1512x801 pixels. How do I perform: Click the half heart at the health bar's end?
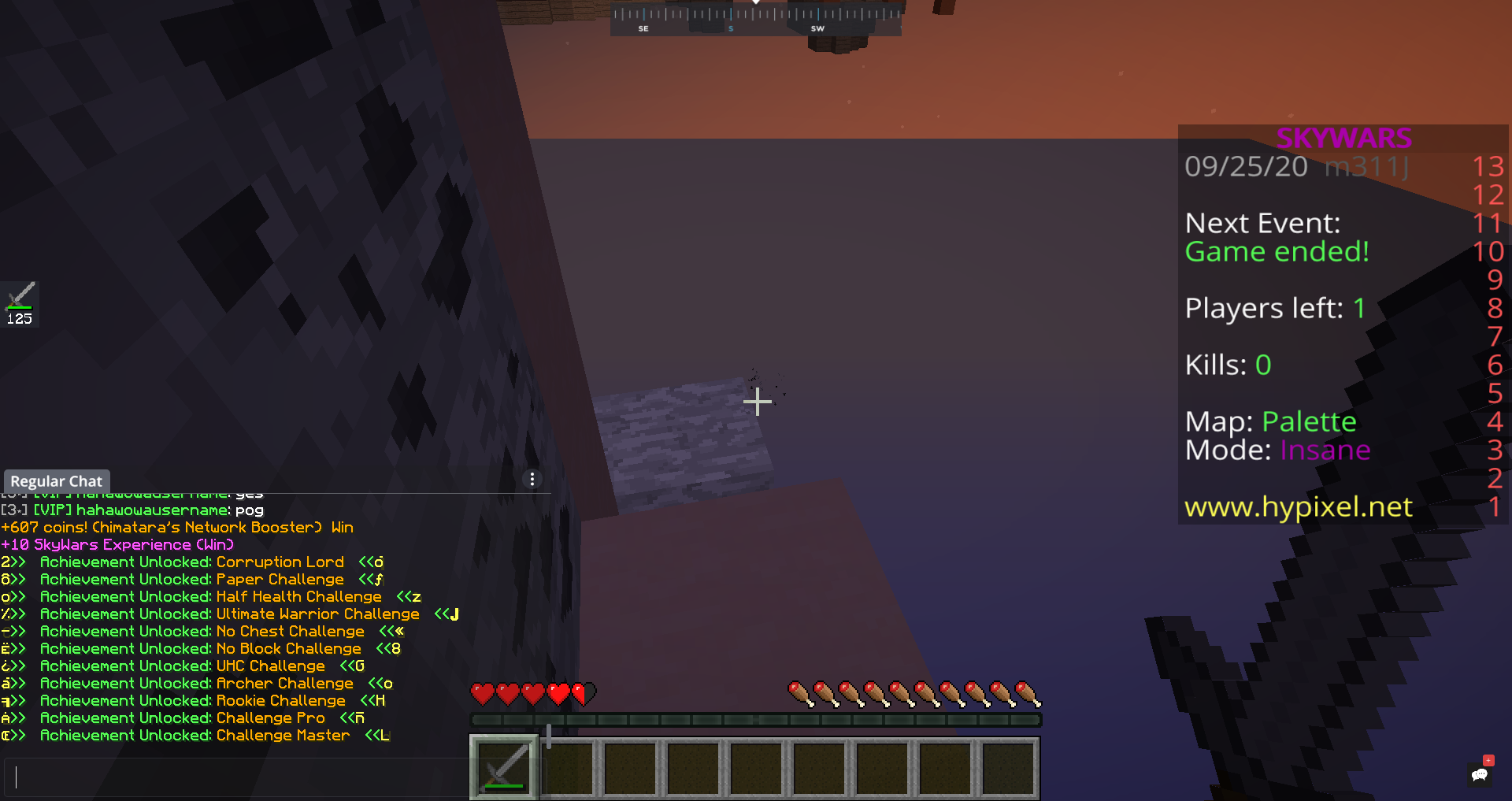click(x=581, y=695)
